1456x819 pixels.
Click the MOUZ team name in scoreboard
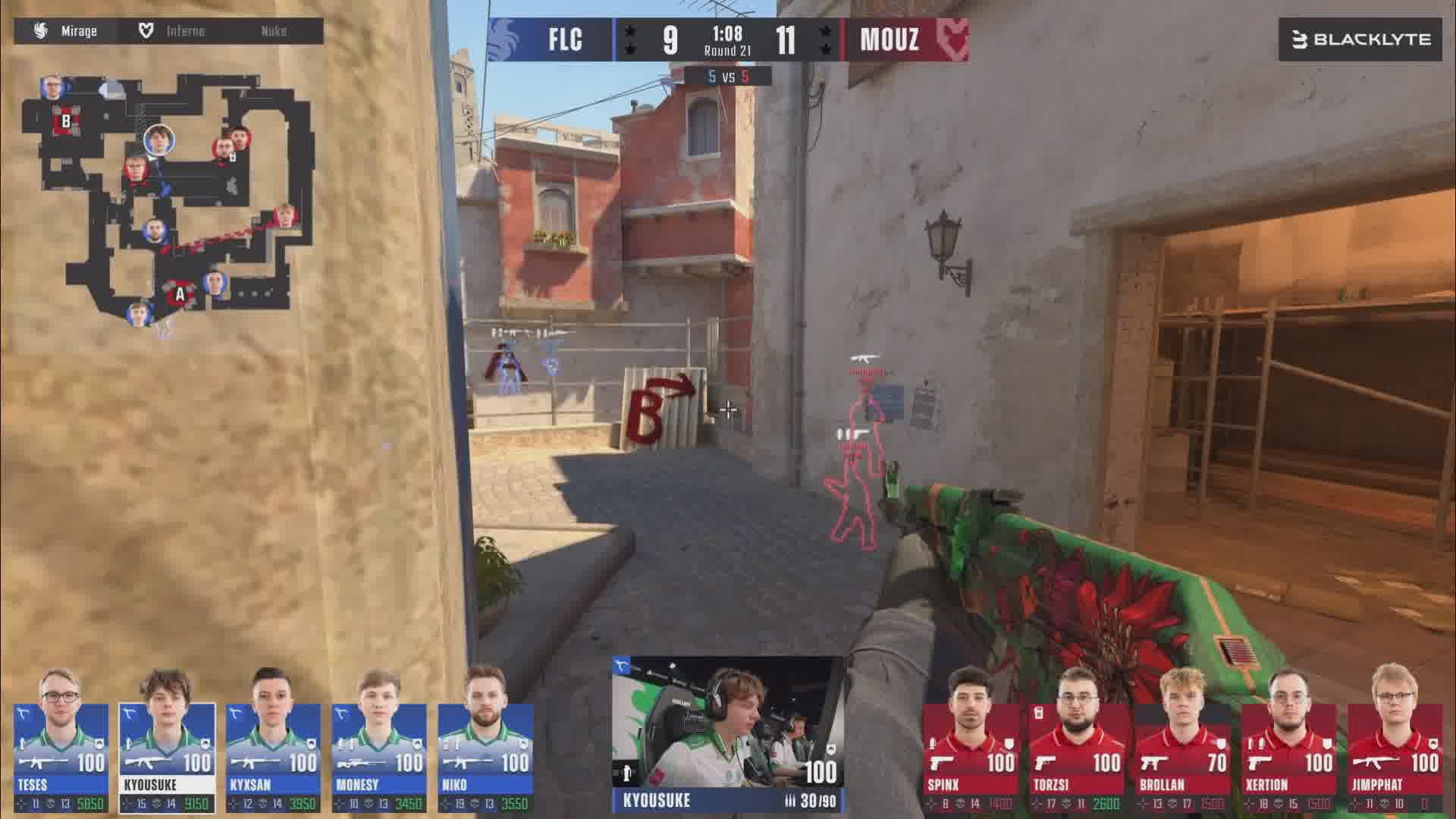pos(890,39)
